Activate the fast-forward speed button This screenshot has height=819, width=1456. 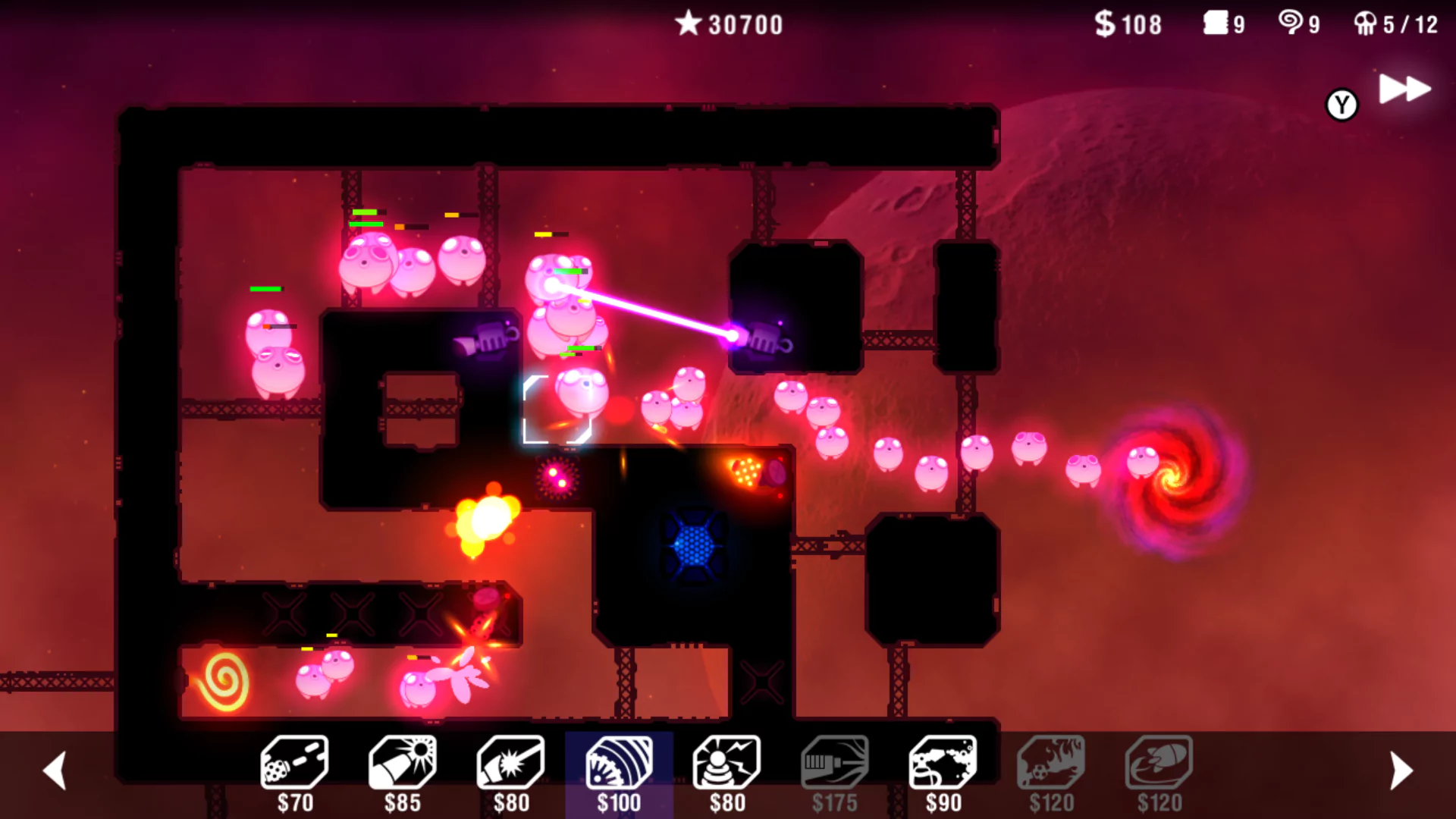coord(1404,89)
